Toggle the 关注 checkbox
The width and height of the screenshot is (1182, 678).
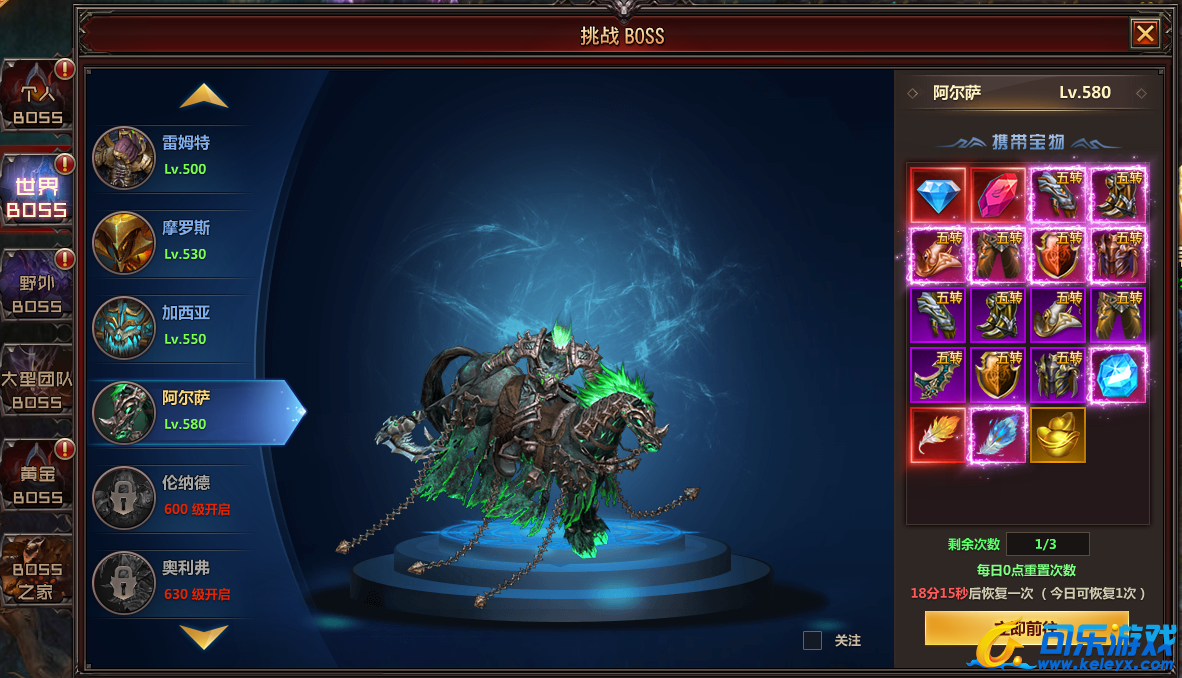[x=812, y=641]
